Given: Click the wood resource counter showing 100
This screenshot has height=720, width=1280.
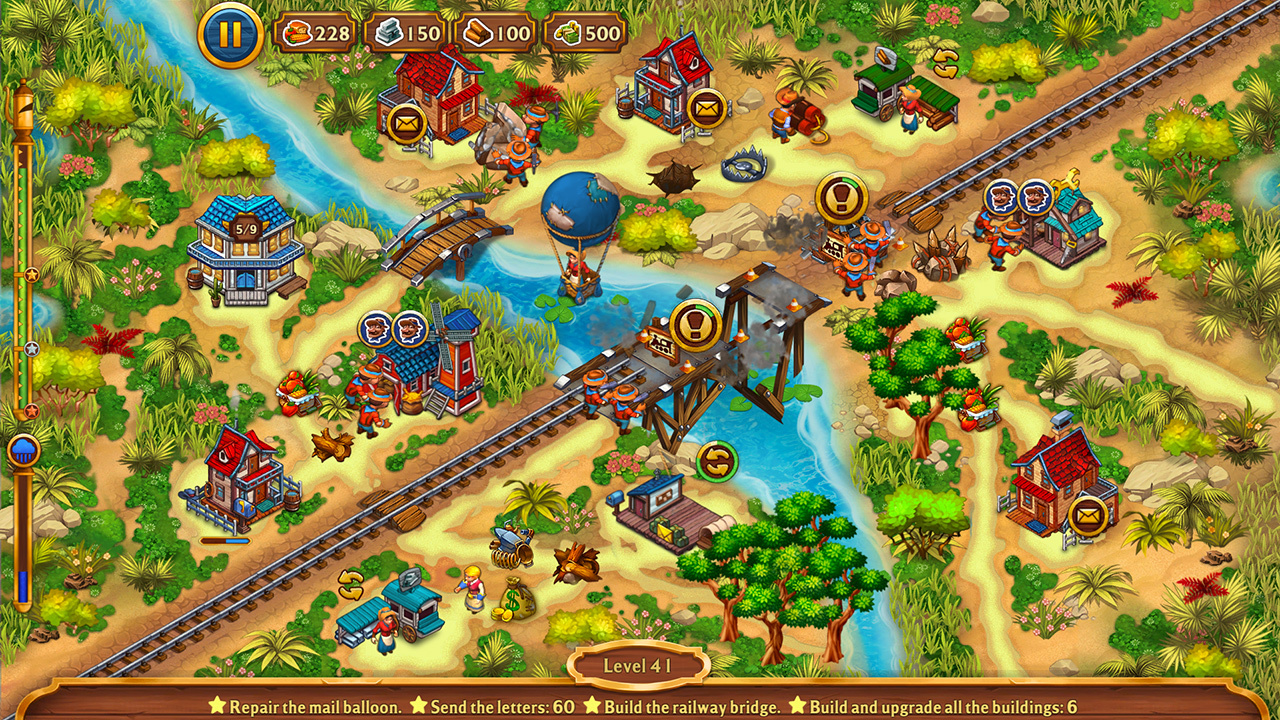Looking at the screenshot, I should tap(497, 32).
